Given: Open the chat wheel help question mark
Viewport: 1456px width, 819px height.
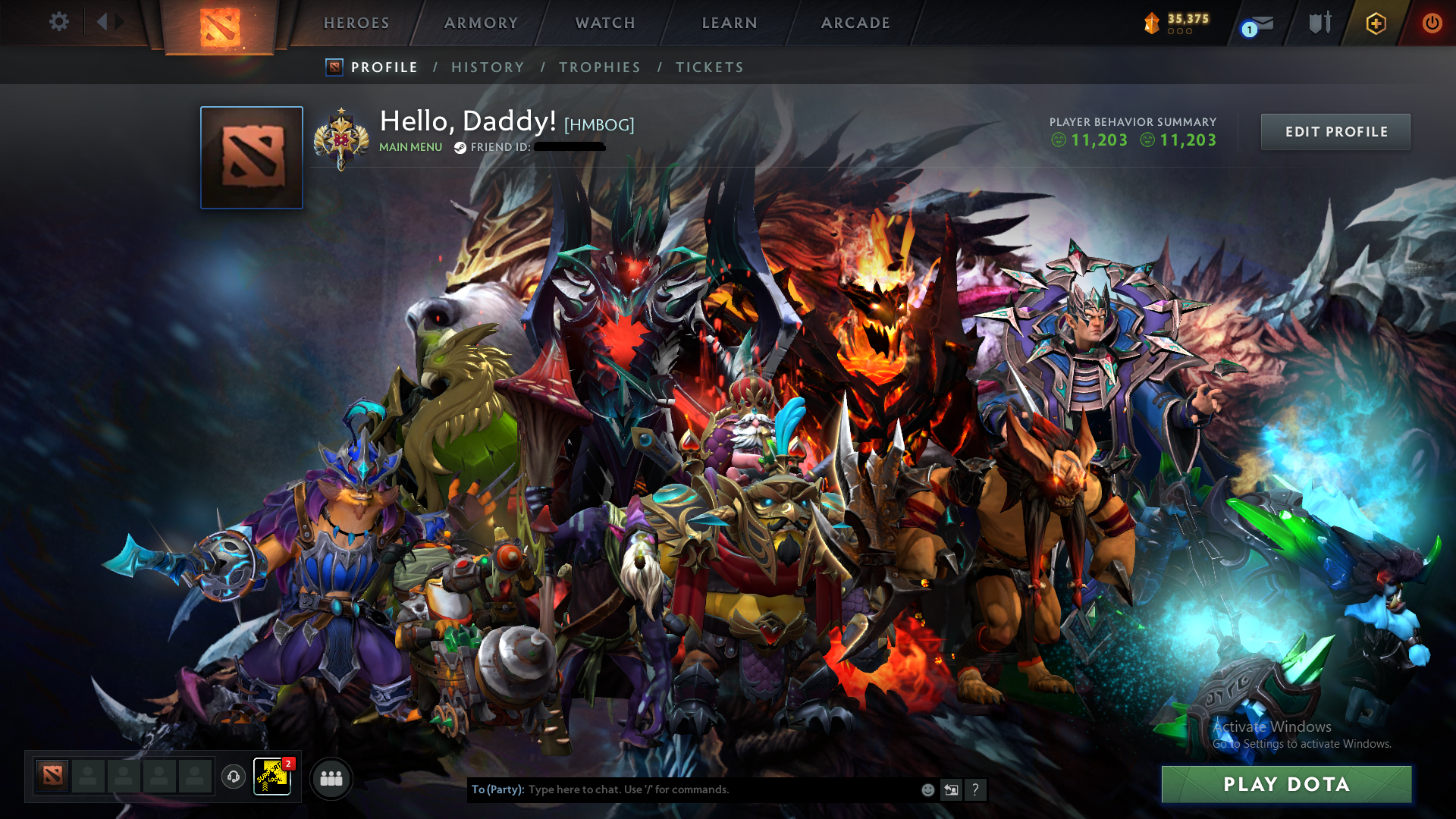Looking at the screenshot, I should pos(975,789).
